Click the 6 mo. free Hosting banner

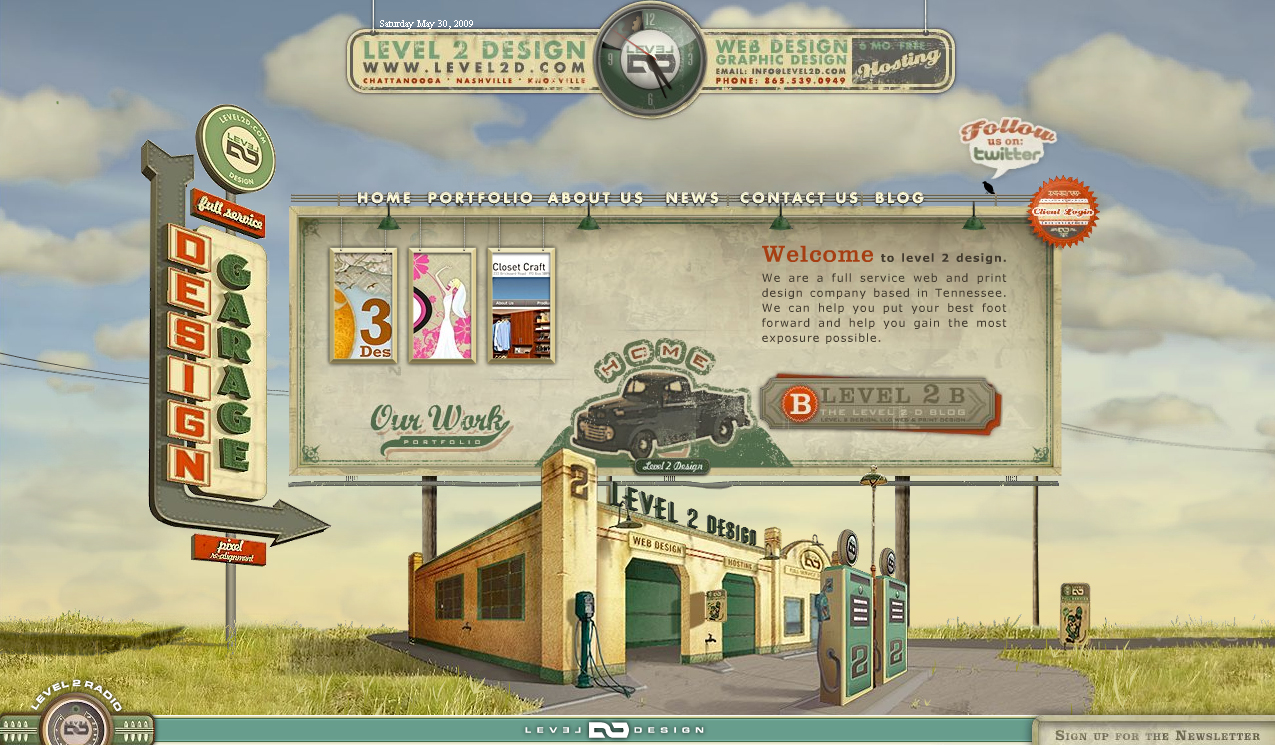click(900, 60)
